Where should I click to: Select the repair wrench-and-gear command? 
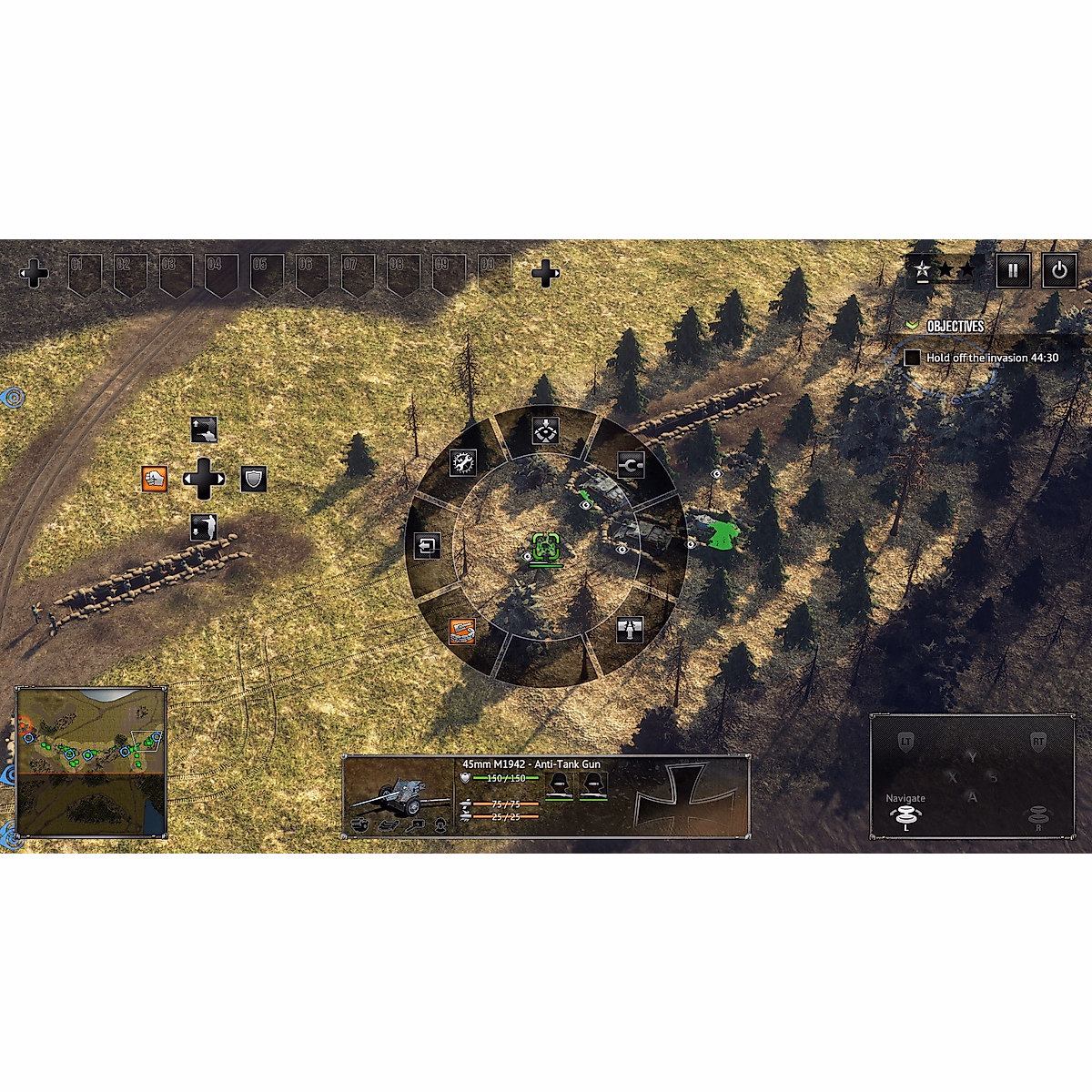463,462
